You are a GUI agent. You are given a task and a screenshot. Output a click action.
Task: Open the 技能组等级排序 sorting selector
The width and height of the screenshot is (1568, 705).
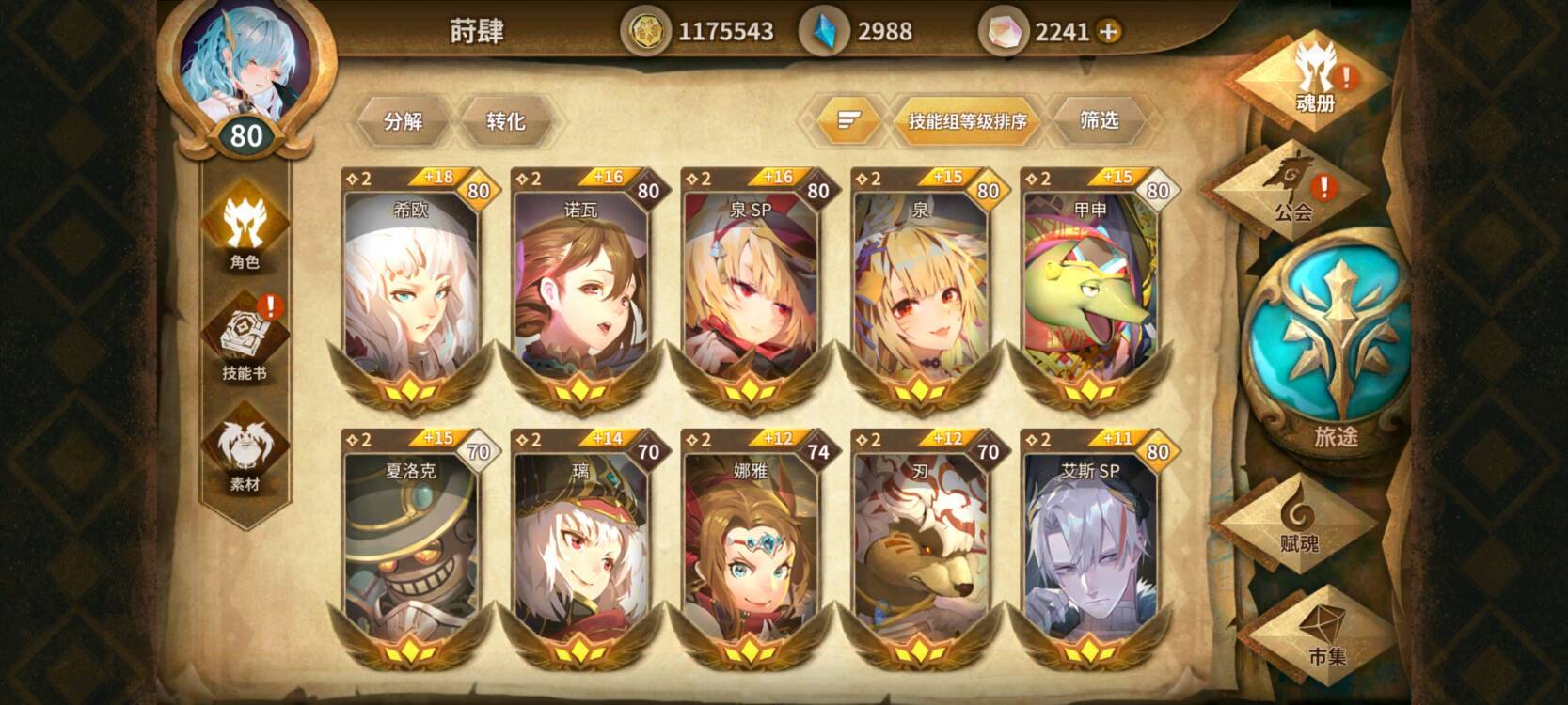pyautogui.click(x=967, y=120)
